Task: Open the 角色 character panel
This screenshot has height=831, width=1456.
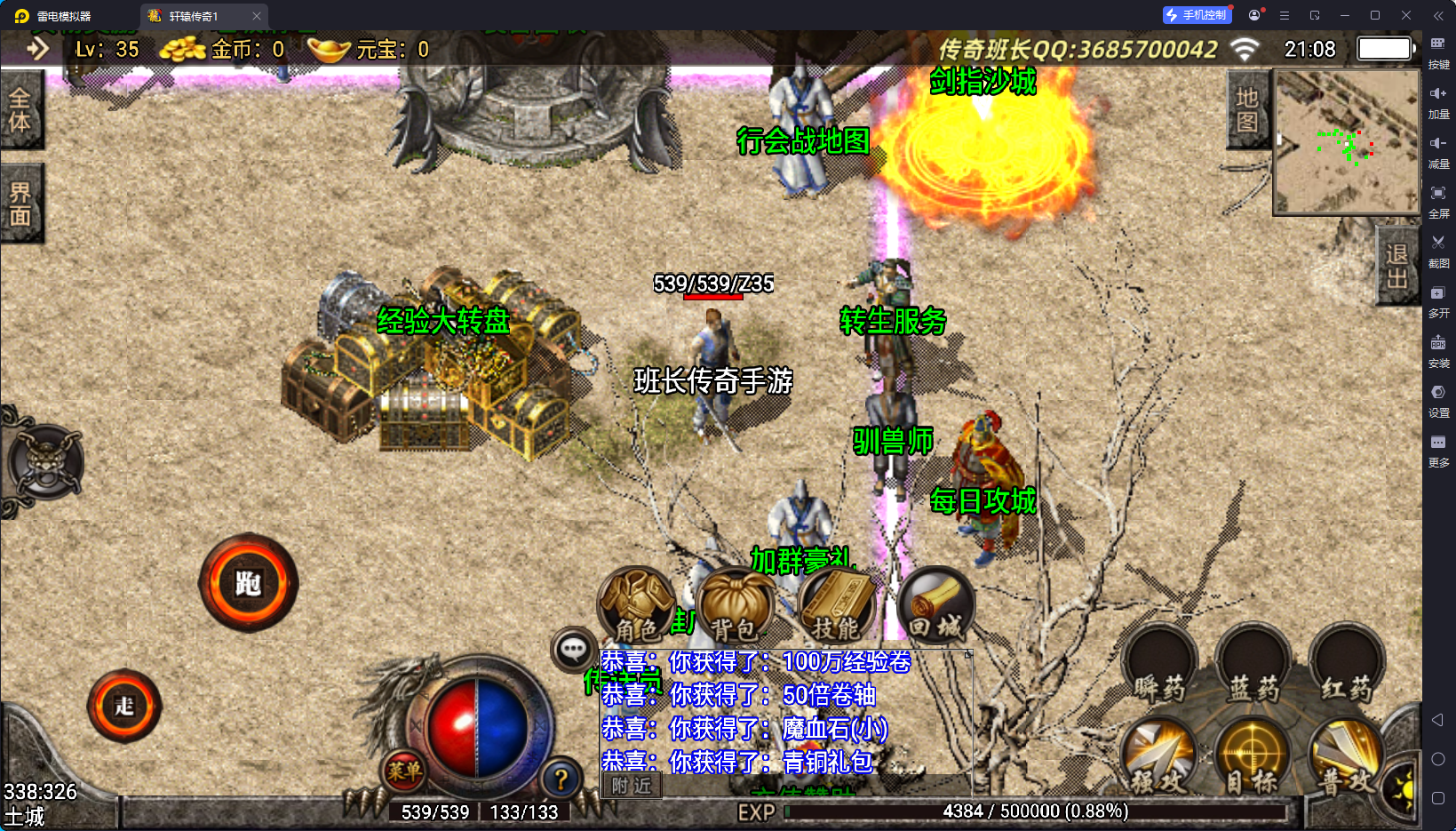Action: (x=637, y=605)
